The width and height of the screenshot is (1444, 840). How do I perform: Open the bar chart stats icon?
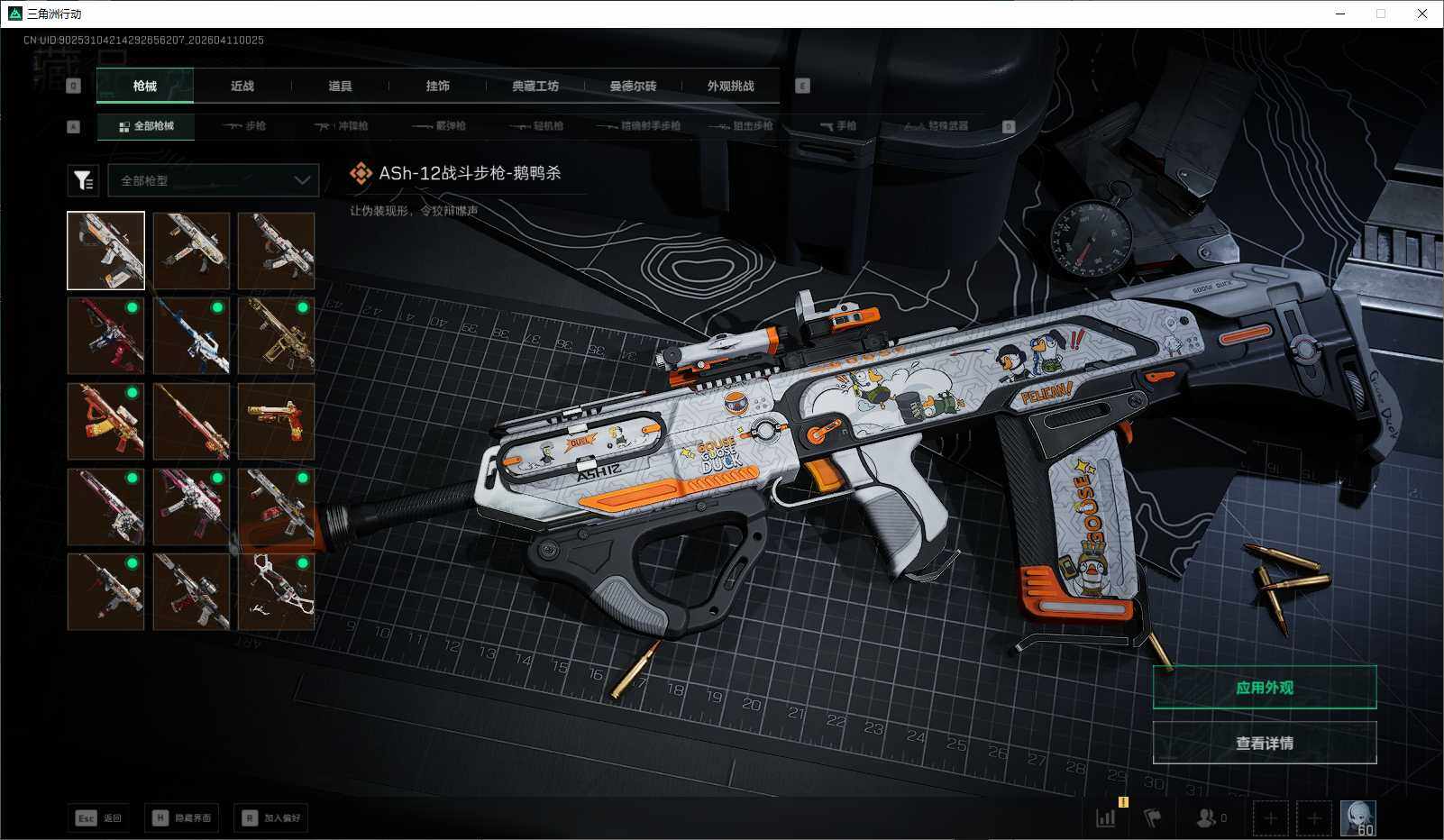coord(1106,817)
